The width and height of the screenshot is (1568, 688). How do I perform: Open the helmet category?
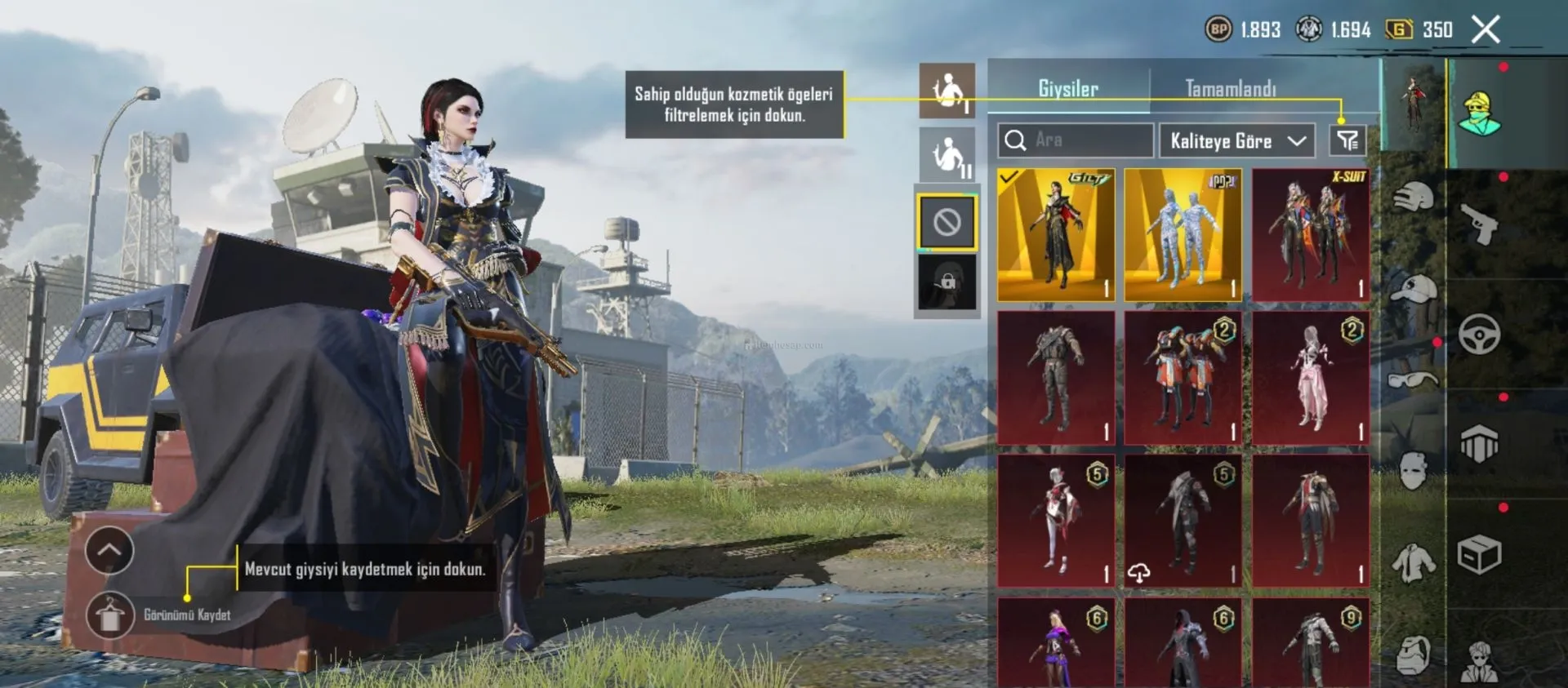[1413, 198]
